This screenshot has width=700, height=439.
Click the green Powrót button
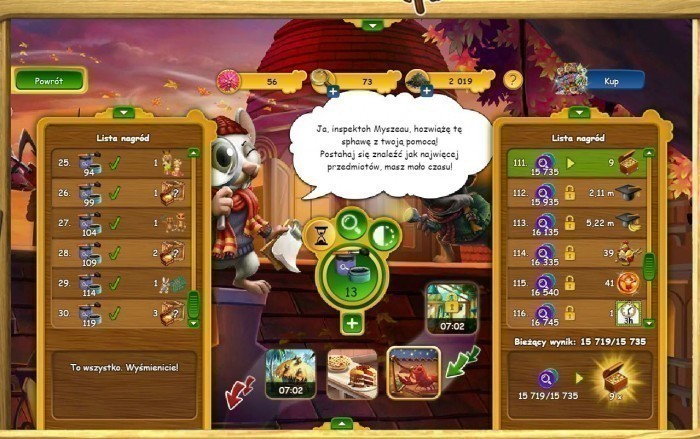[x=49, y=79]
